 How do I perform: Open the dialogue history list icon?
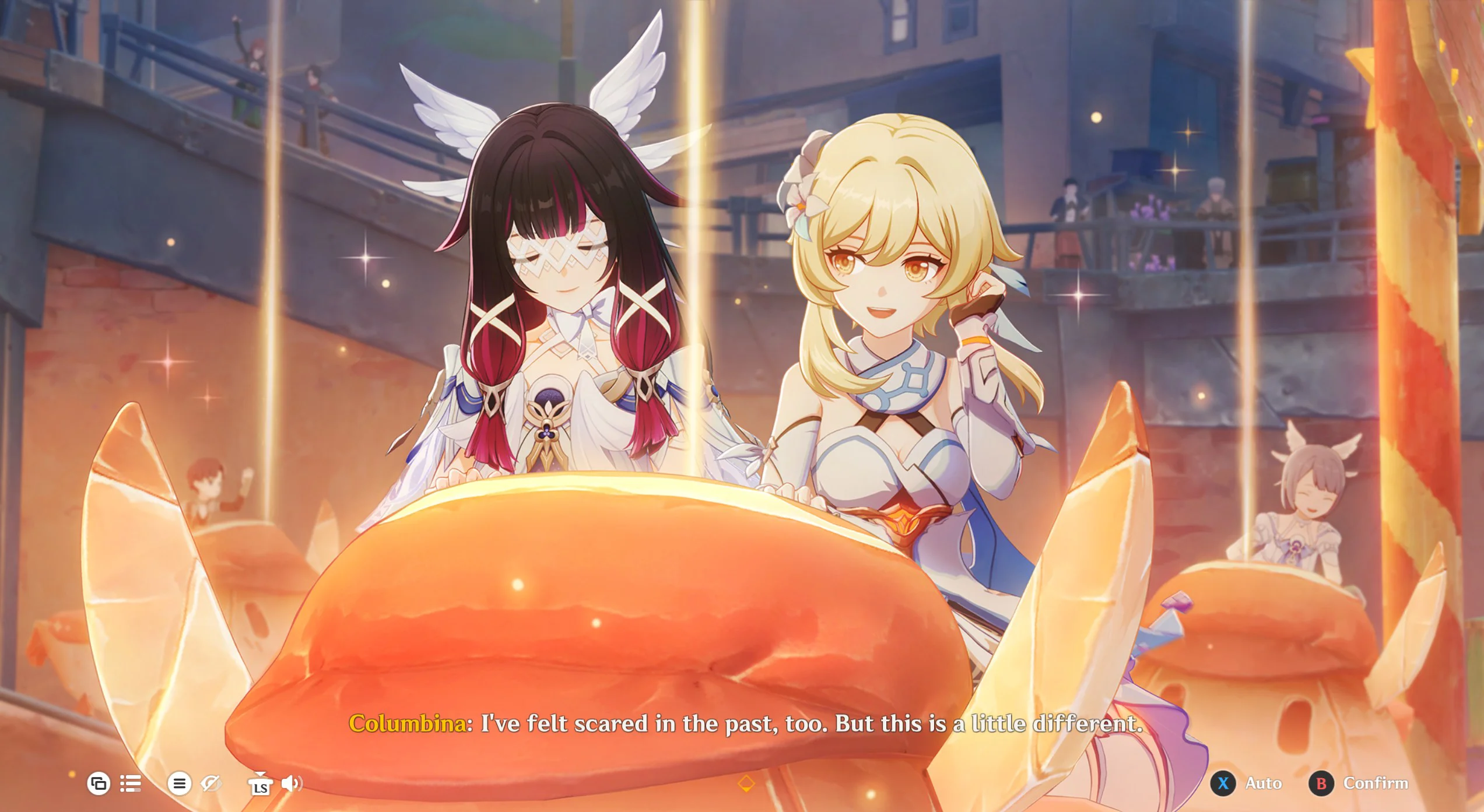[x=131, y=783]
